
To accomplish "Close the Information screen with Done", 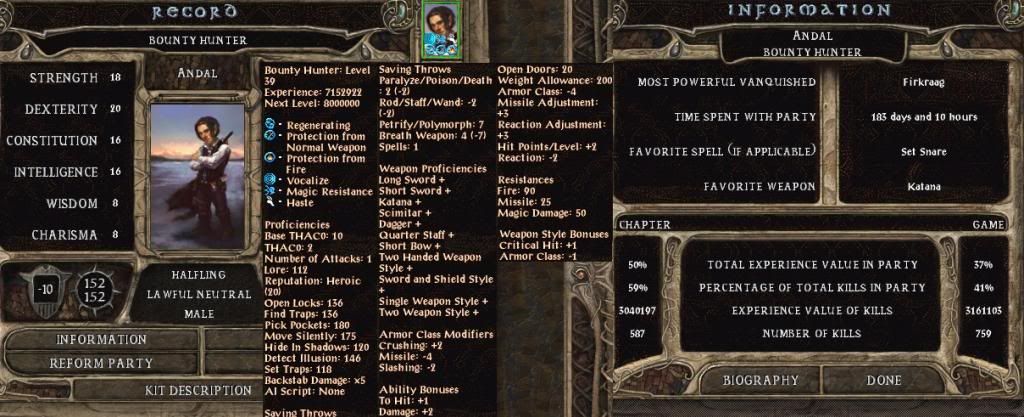I will (884, 380).
